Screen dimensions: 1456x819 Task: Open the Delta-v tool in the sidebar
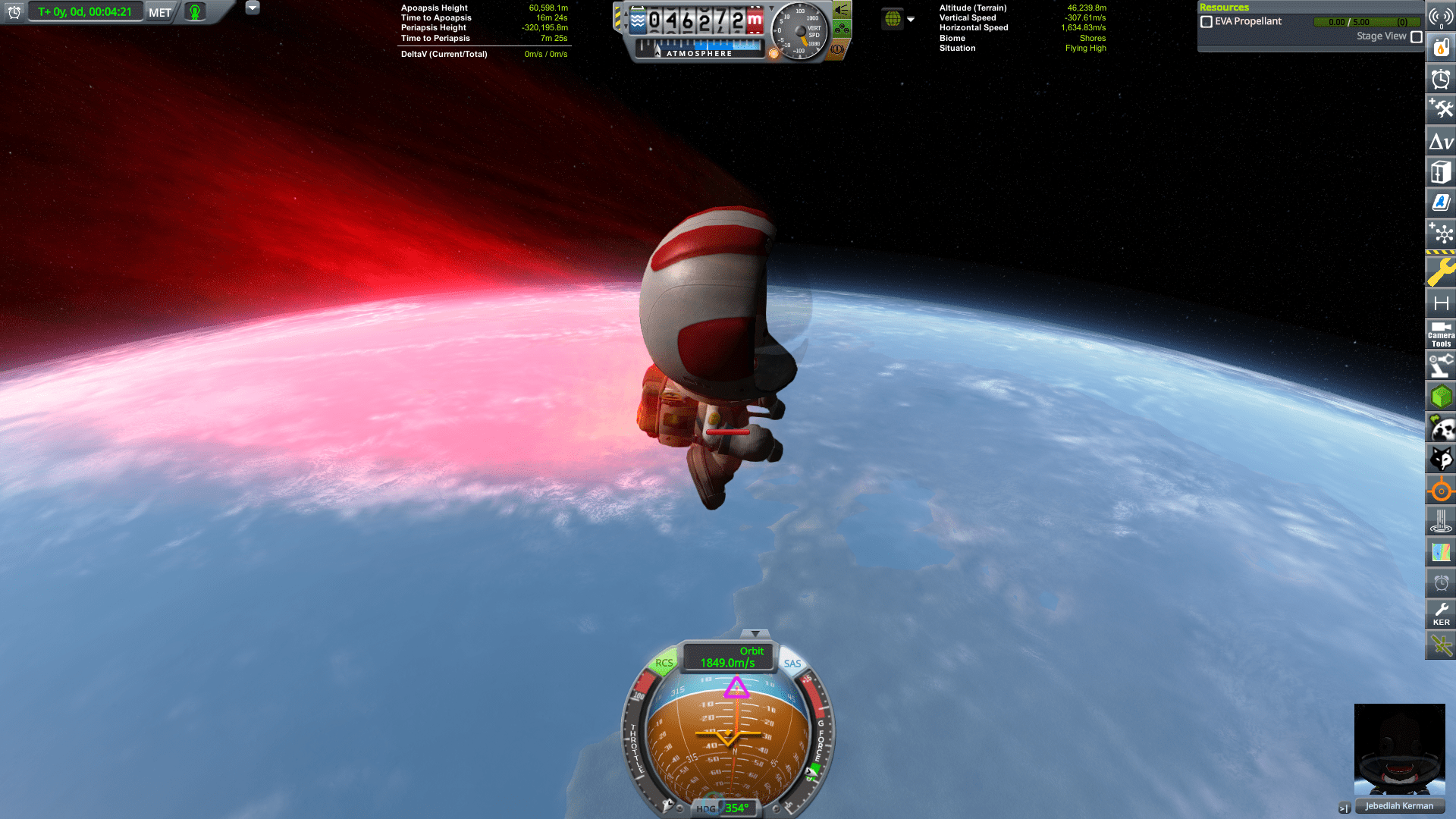(1440, 141)
